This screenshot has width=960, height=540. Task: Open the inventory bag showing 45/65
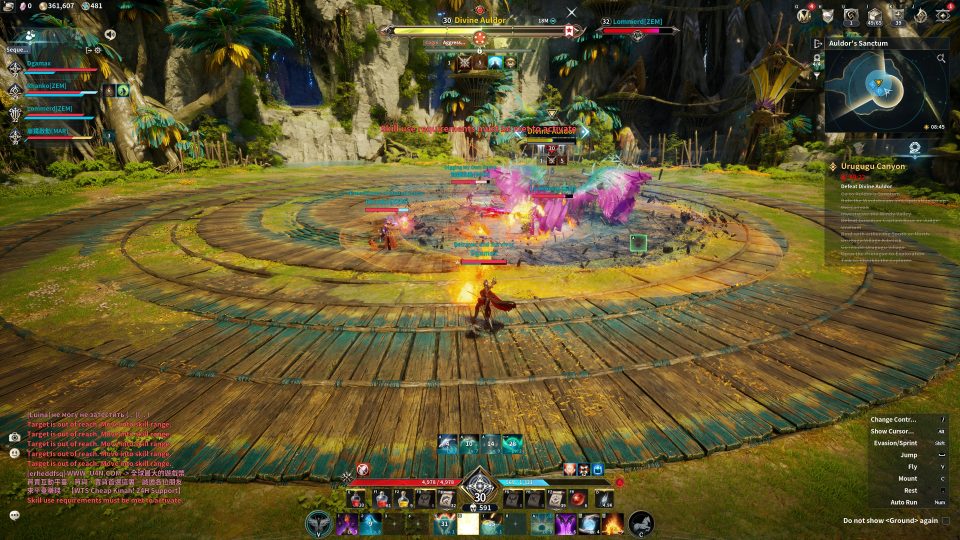tap(875, 16)
